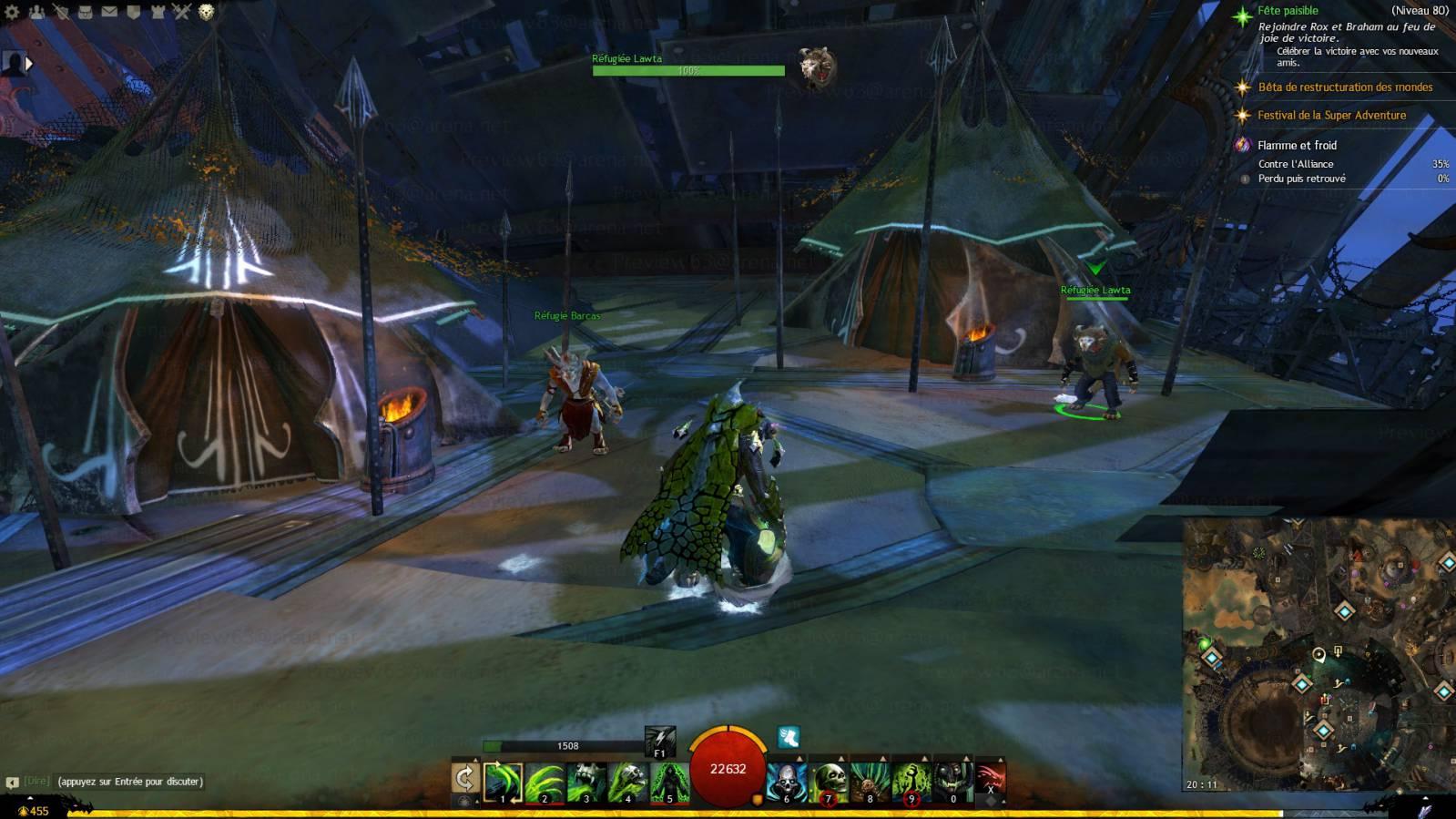The height and width of the screenshot is (819, 1456).
Task: Open the guild shield panel
Action: click(133, 12)
